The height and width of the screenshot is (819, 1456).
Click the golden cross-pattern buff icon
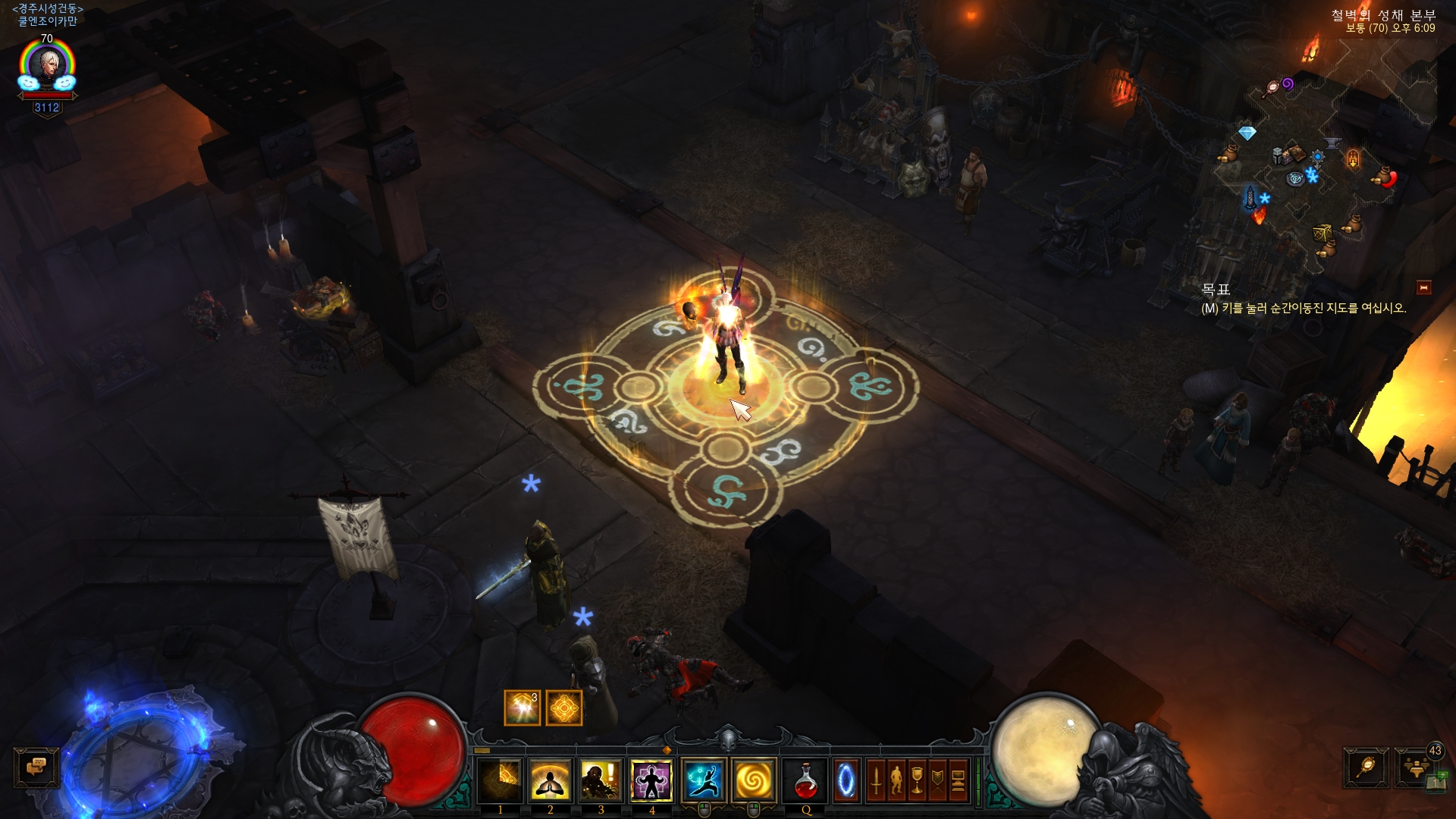(563, 708)
